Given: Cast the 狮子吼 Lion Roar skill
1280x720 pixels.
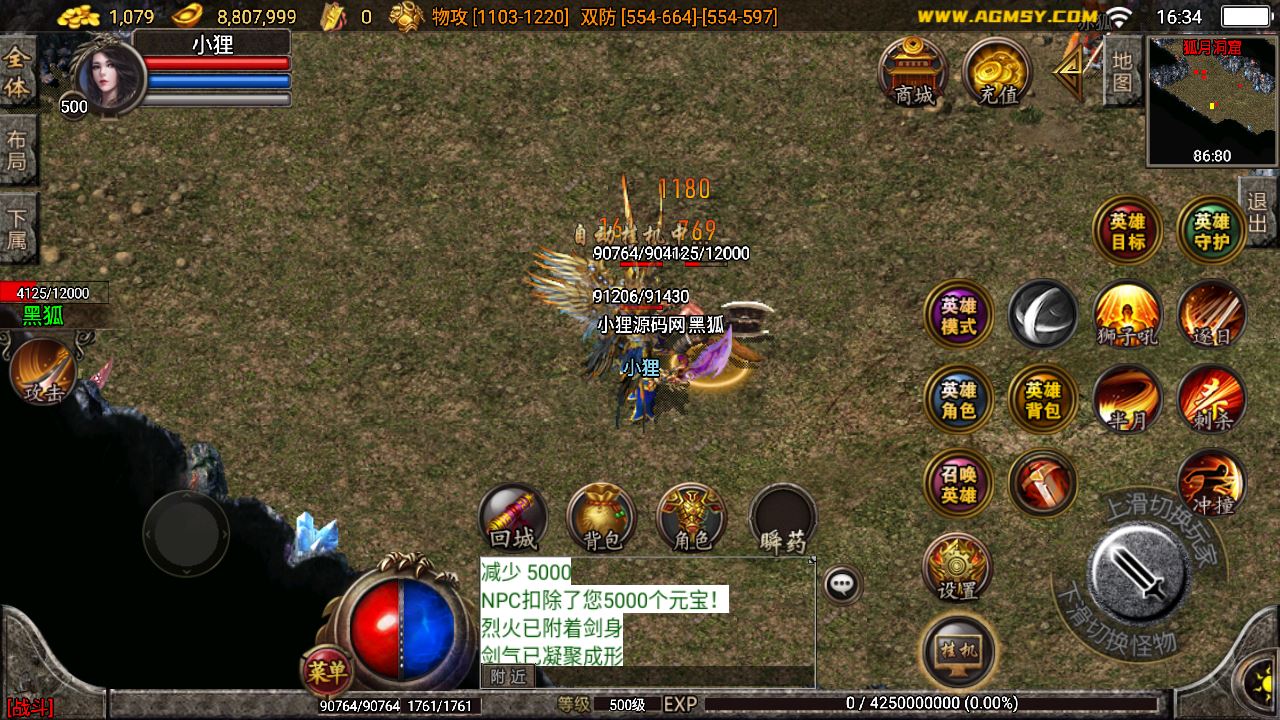Looking at the screenshot, I should pos(1126,314).
